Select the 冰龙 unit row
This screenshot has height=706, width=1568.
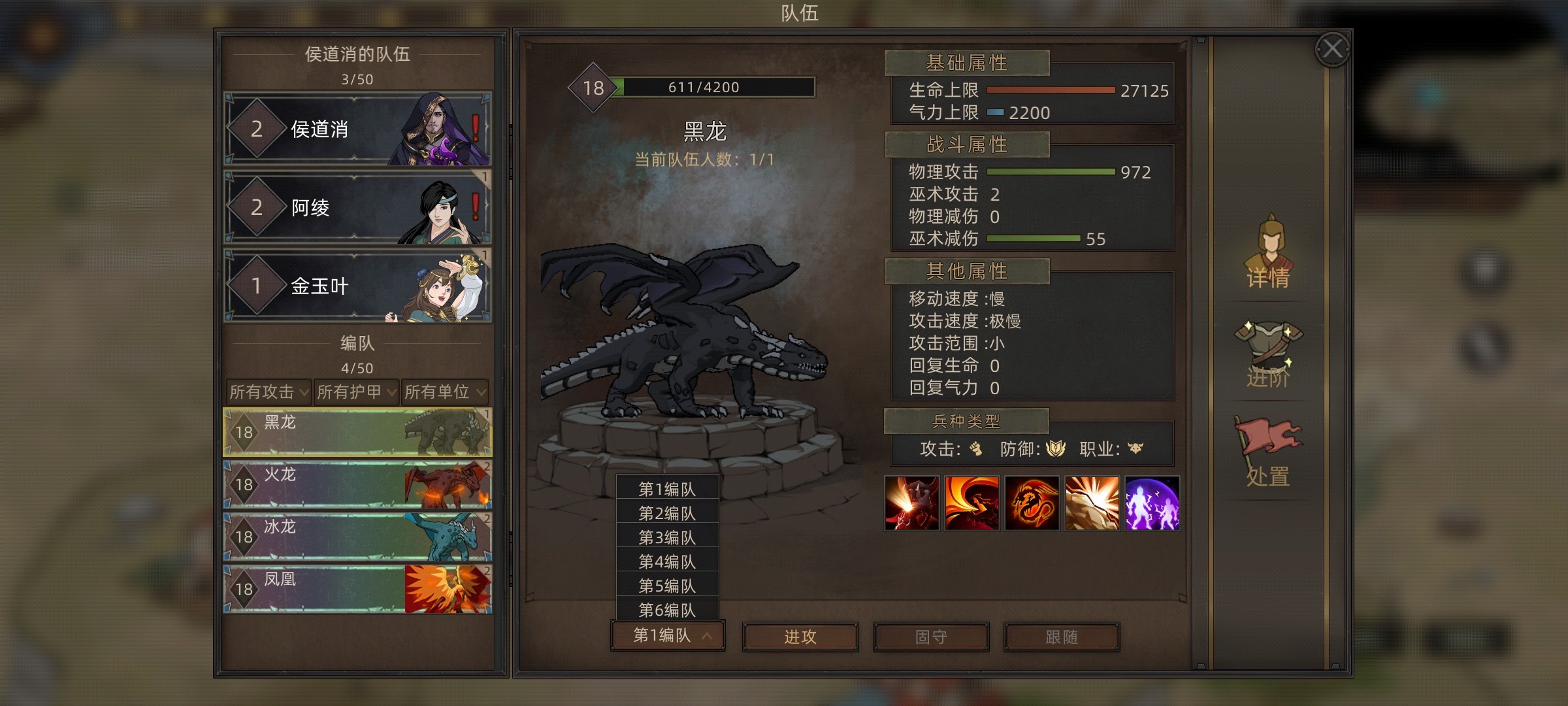point(357,537)
